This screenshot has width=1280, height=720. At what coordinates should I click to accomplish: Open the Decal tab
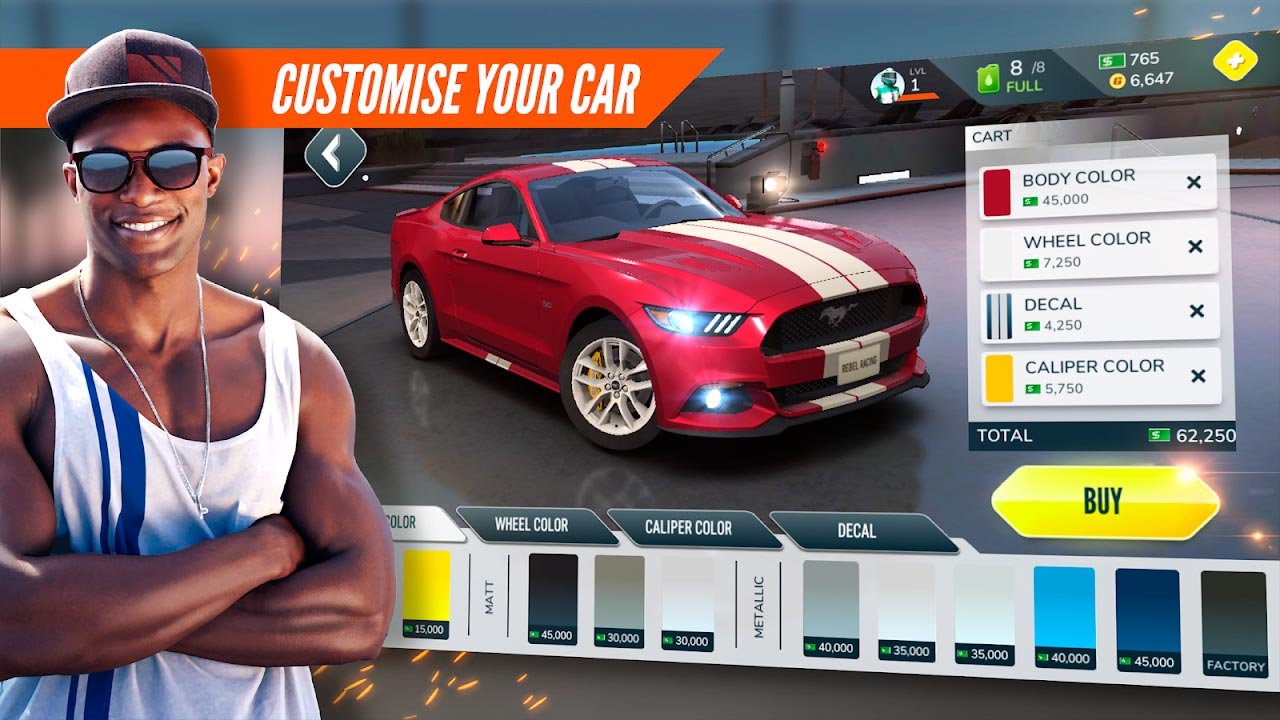click(x=858, y=531)
